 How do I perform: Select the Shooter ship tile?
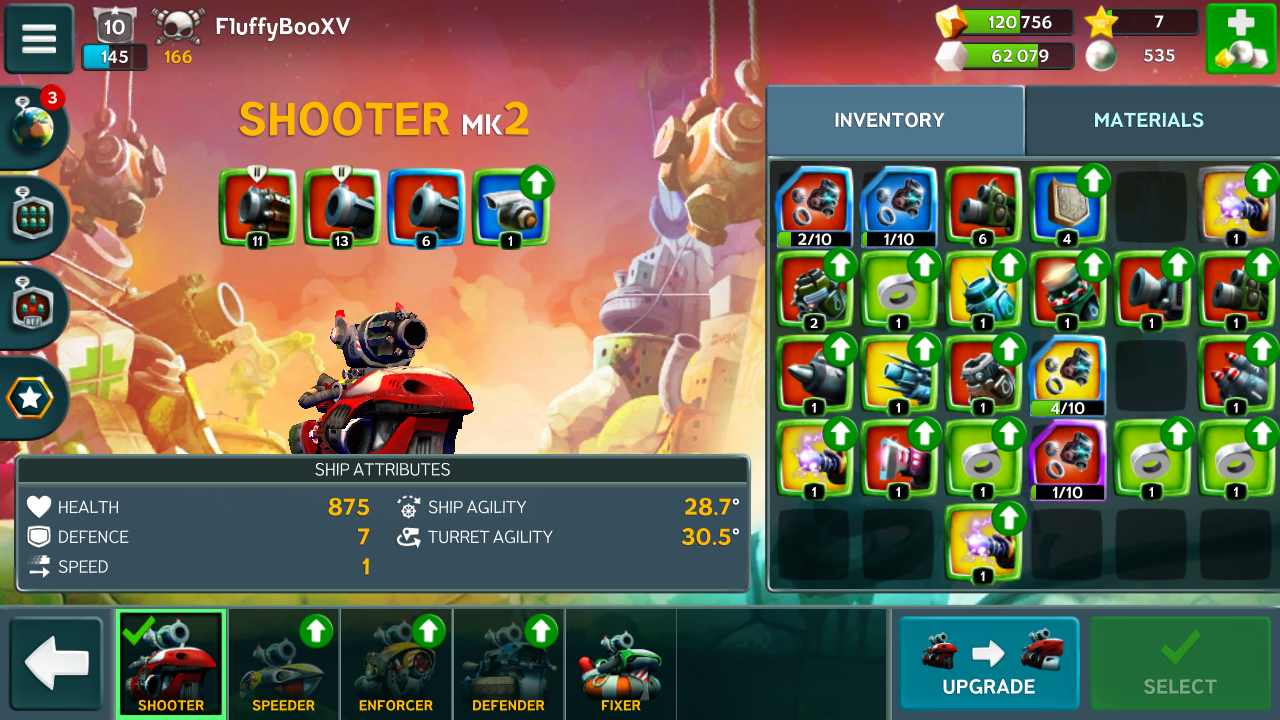170,664
